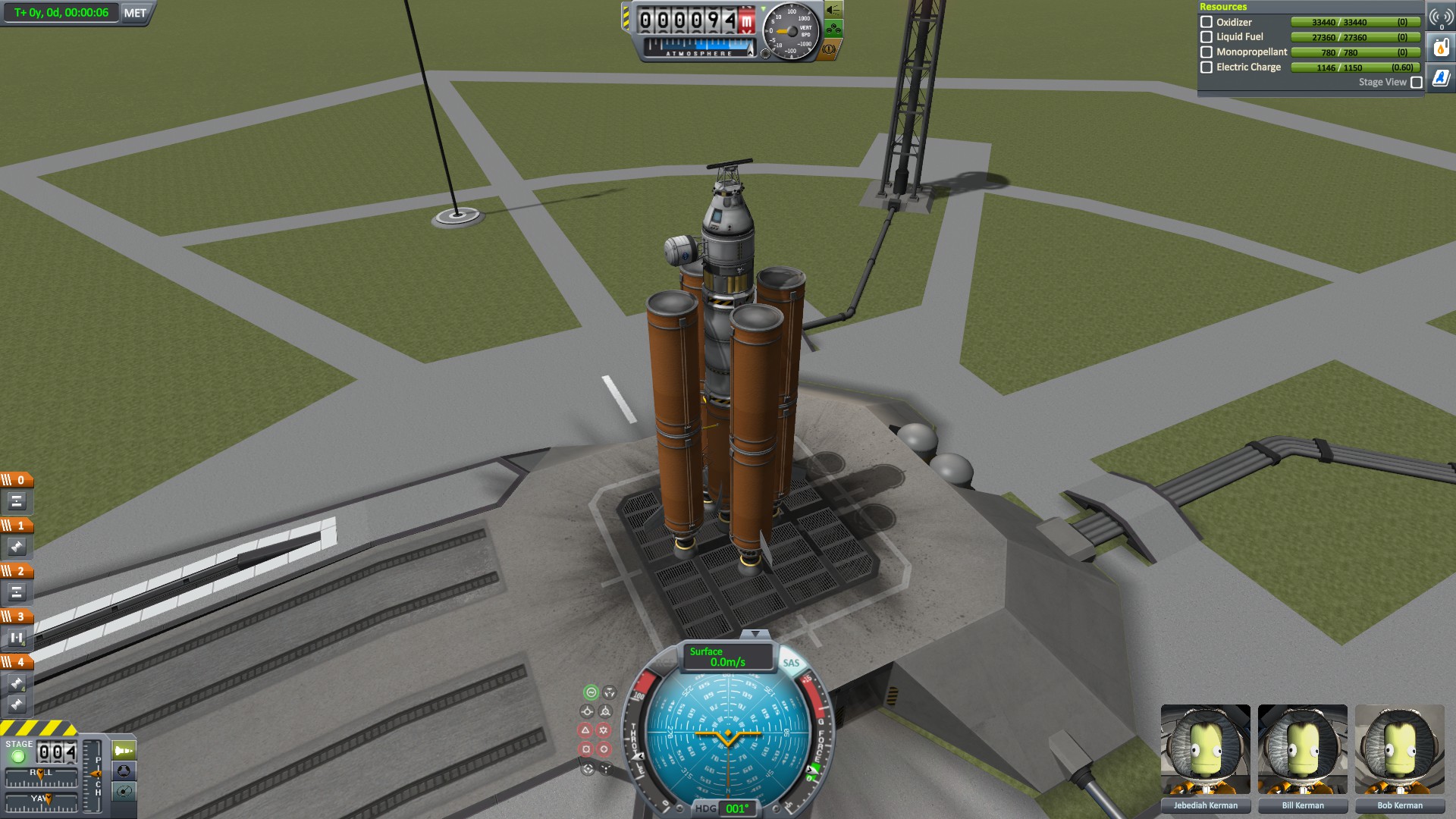This screenshot has width=1456, height=819.
Task: Toggle the MET mission clock mode
Action: point(135,13)
